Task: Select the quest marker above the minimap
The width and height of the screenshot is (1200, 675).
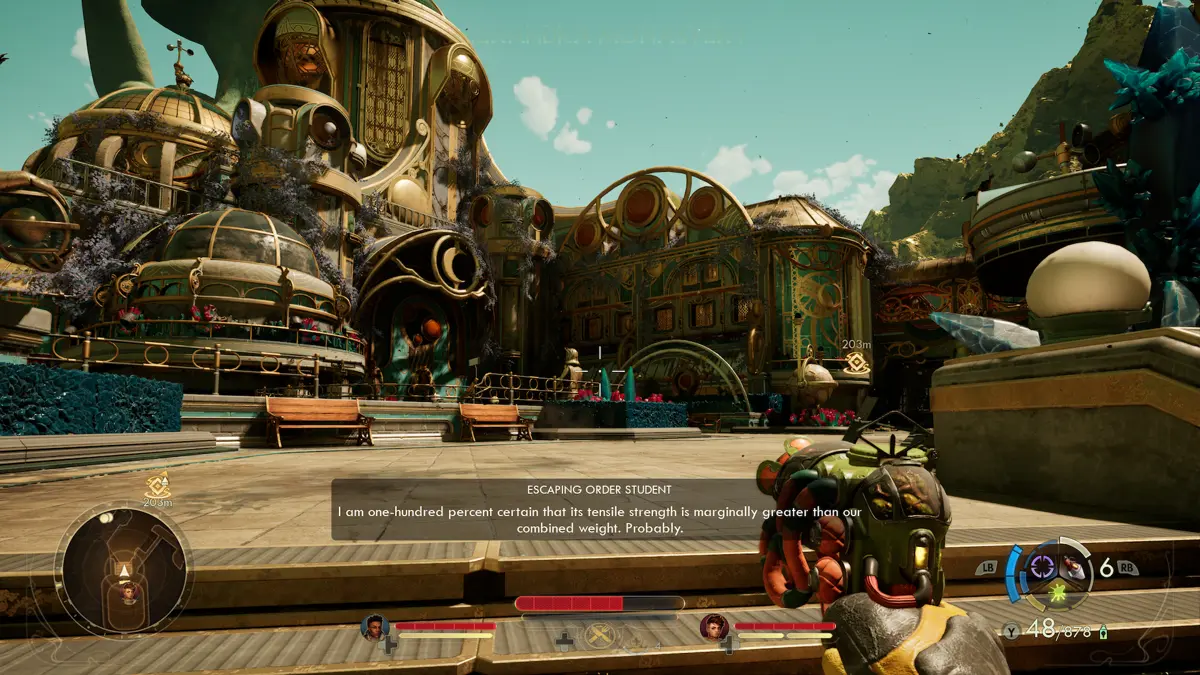Action: coord(156,485)
